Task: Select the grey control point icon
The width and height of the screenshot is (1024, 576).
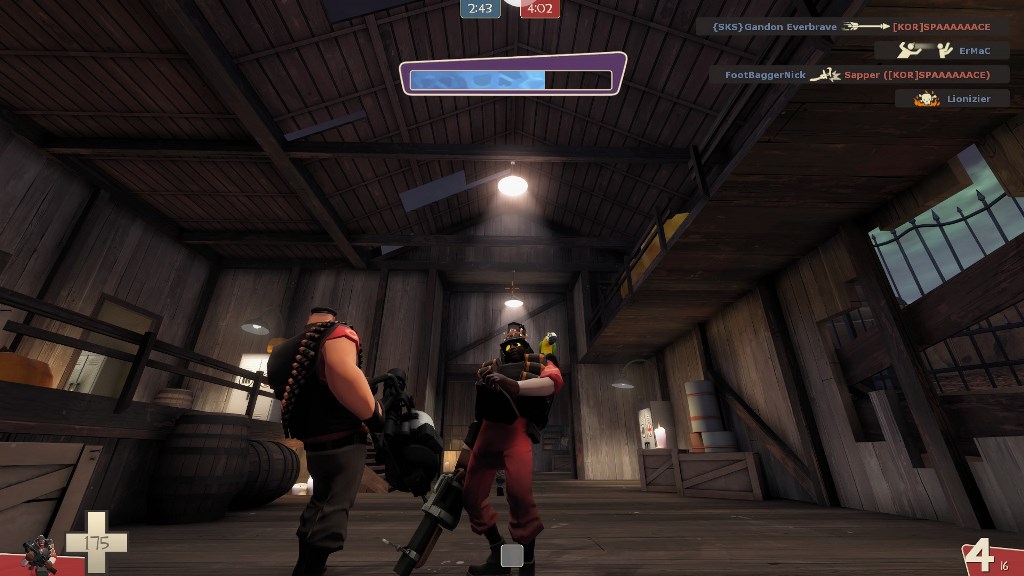Action: point(512,555)
